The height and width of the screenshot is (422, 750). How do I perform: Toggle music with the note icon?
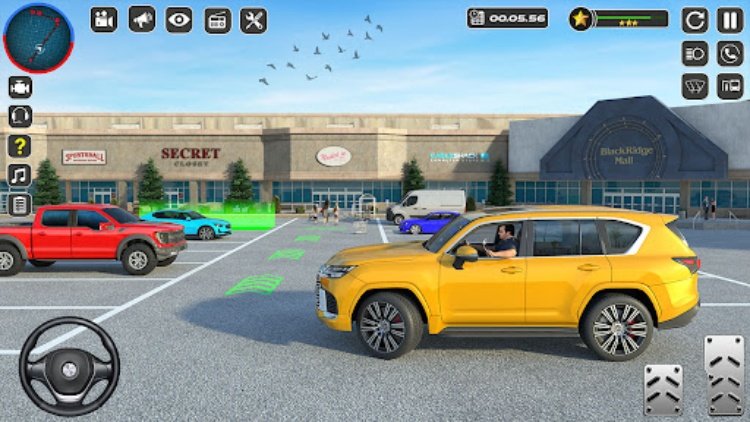[20, 175]
